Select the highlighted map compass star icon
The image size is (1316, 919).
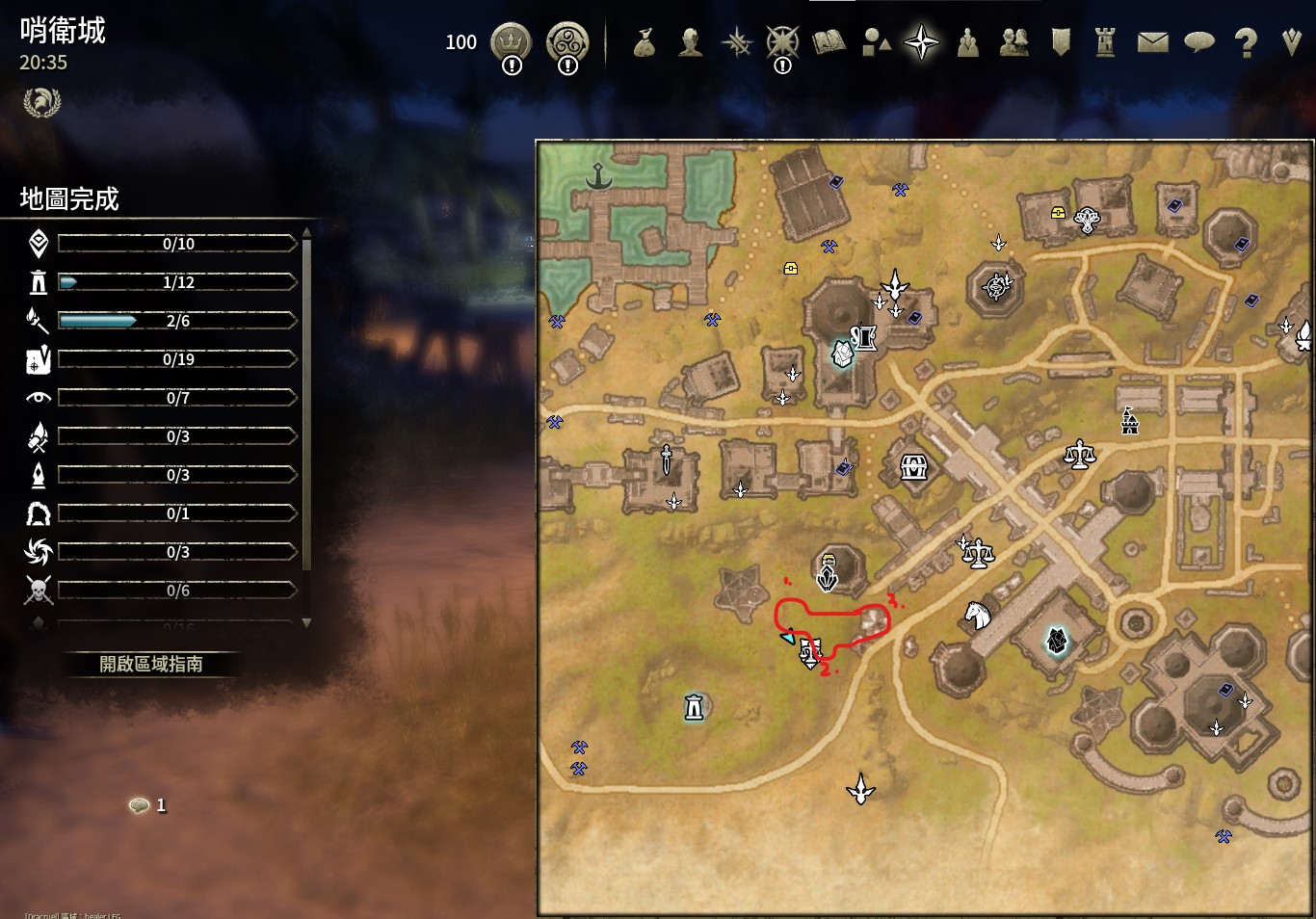point(921,42)
